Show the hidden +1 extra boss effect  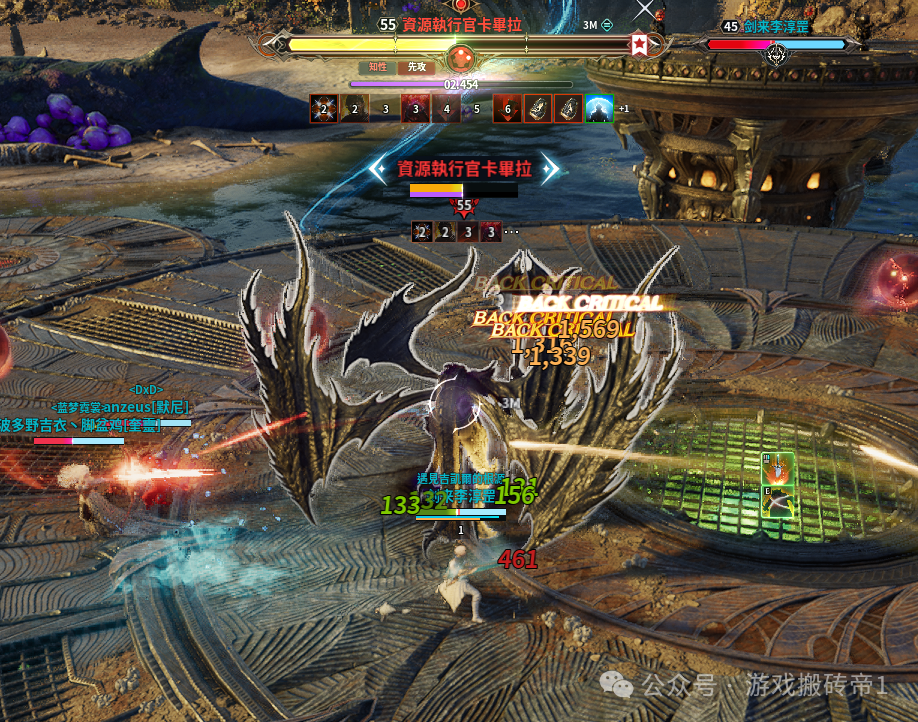pos(624,109)
